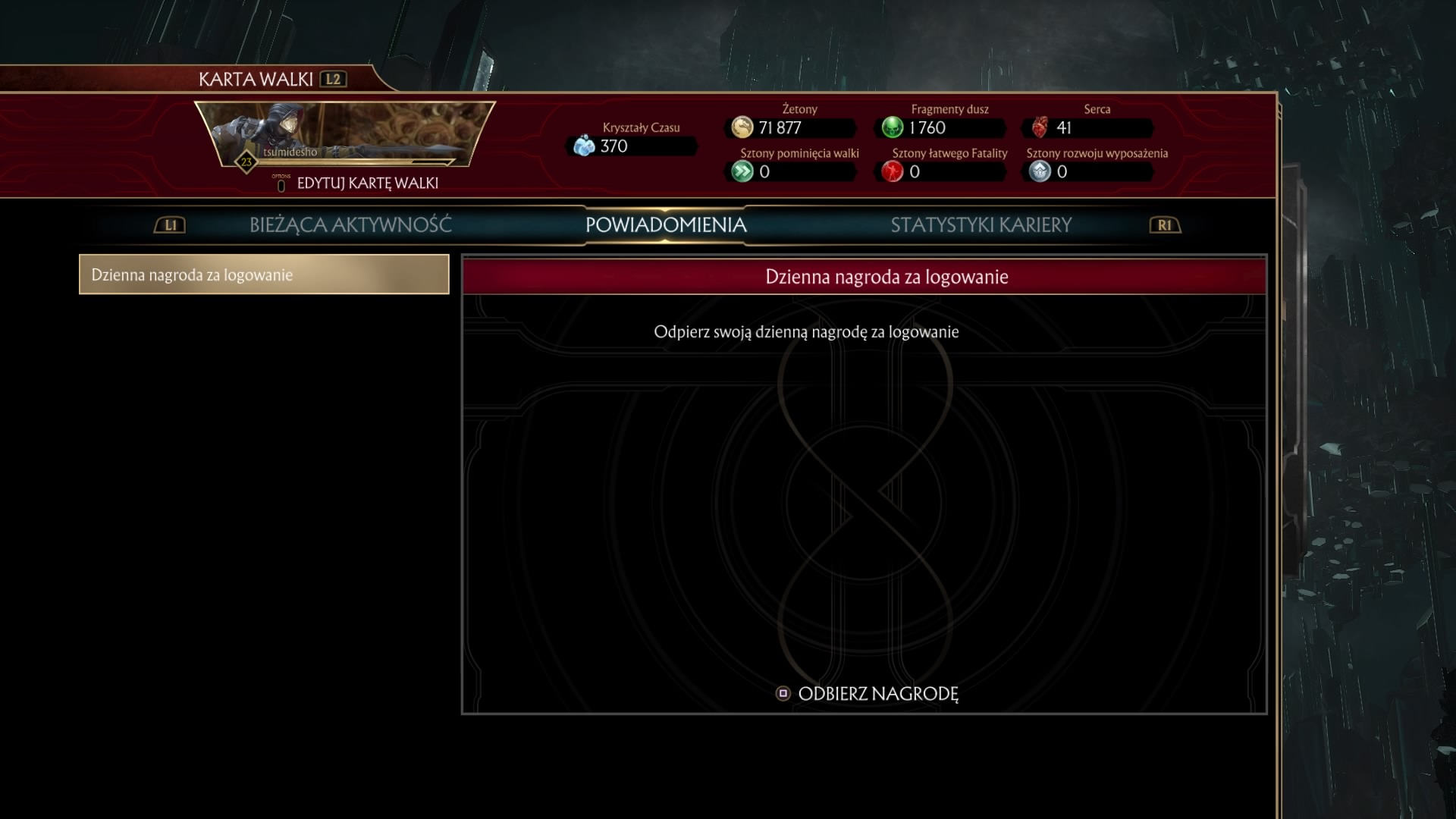Select the Powiadomienia tab

click(x=666, y=225)
